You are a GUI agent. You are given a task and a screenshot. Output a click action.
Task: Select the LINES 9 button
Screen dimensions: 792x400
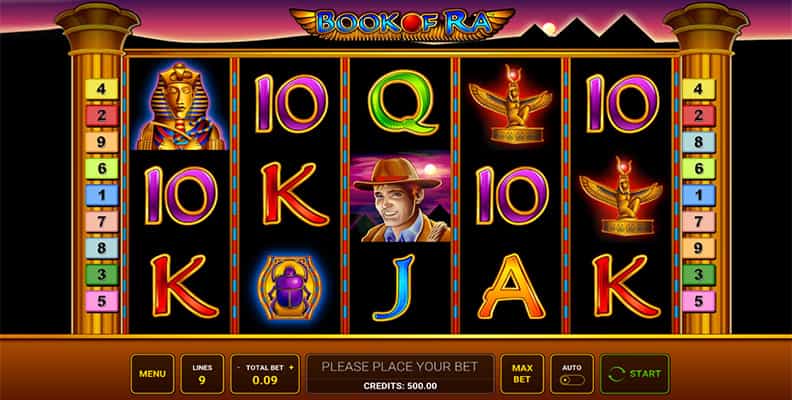point(202,374)
